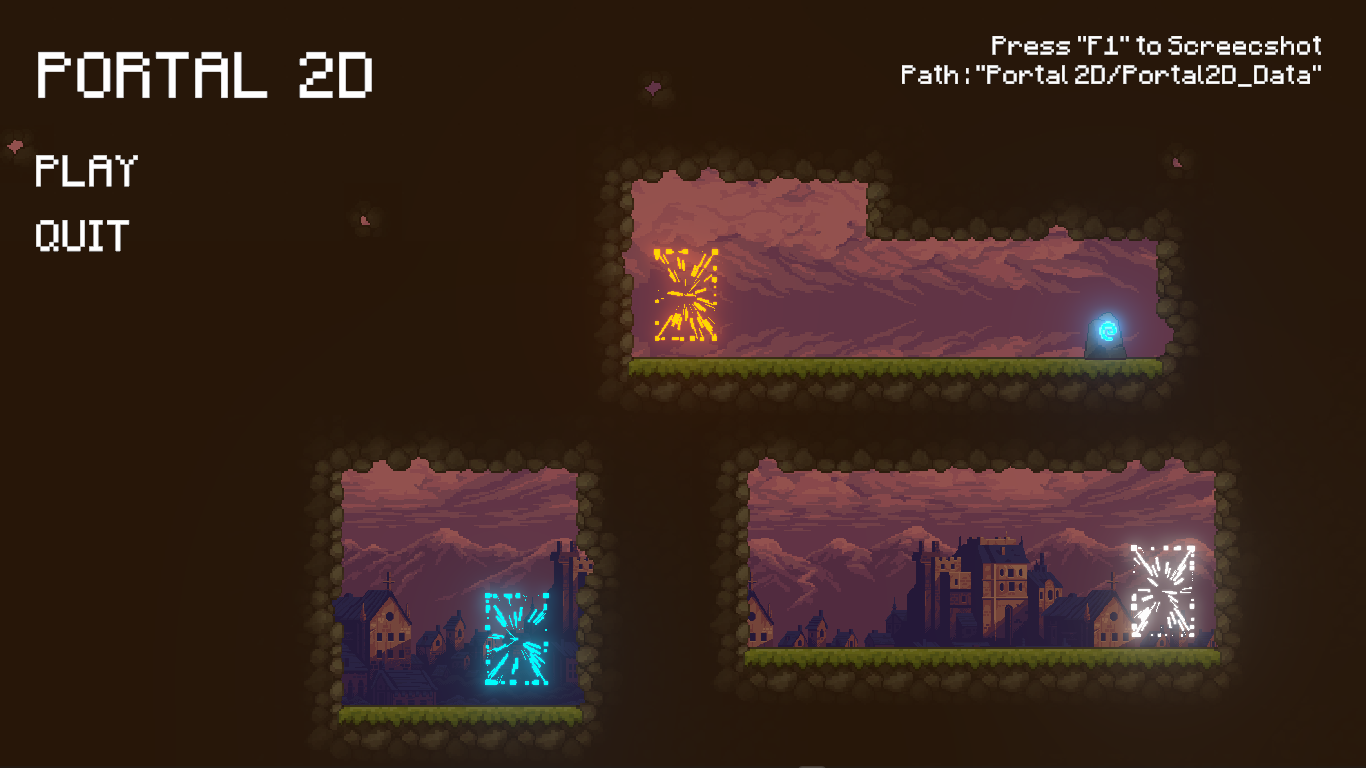Viewport: 1366px width, 768px height.
Task: Click the blue glowing rune stone
Action: point(1106,335)
